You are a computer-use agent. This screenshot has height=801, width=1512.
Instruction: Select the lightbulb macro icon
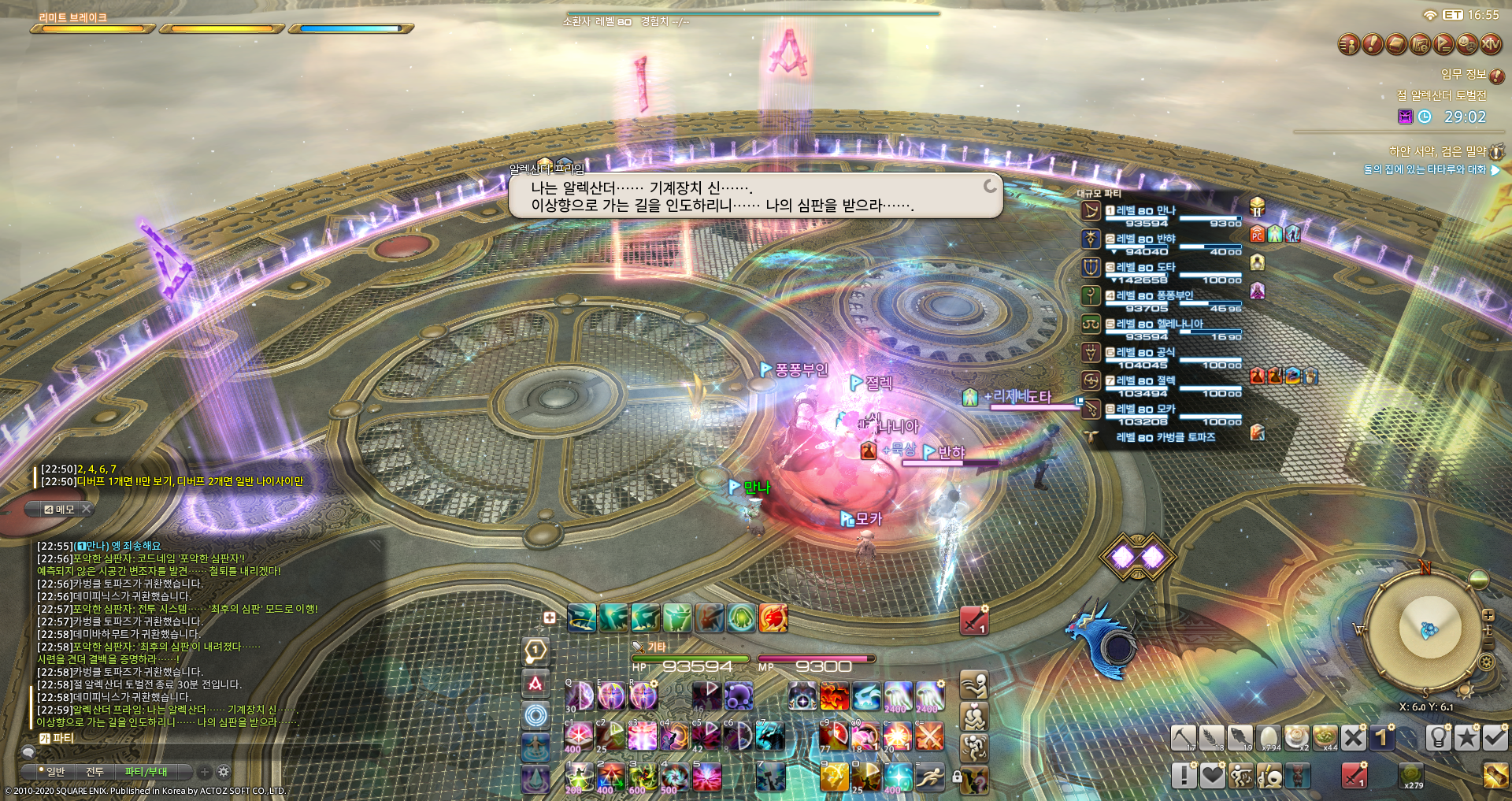(x=1439, y=738)
